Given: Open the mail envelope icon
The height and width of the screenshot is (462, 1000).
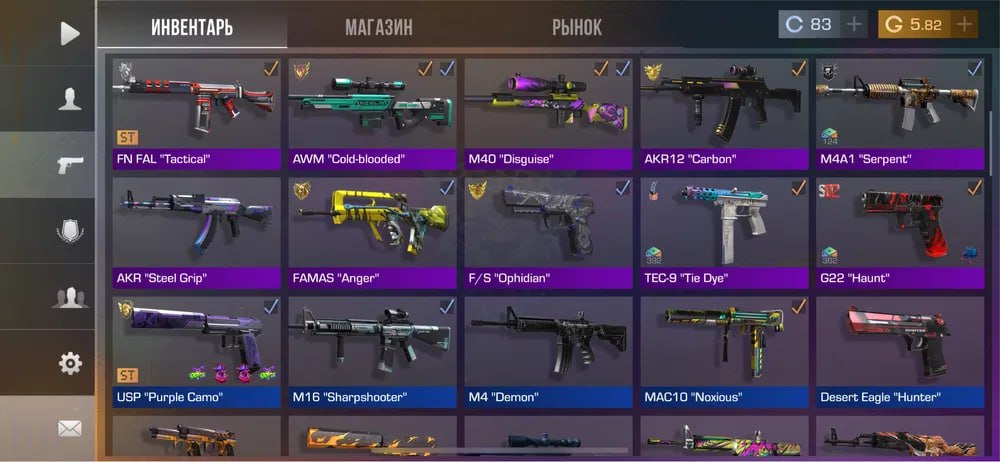Looking at the screenshot, I should pos(69,428).
